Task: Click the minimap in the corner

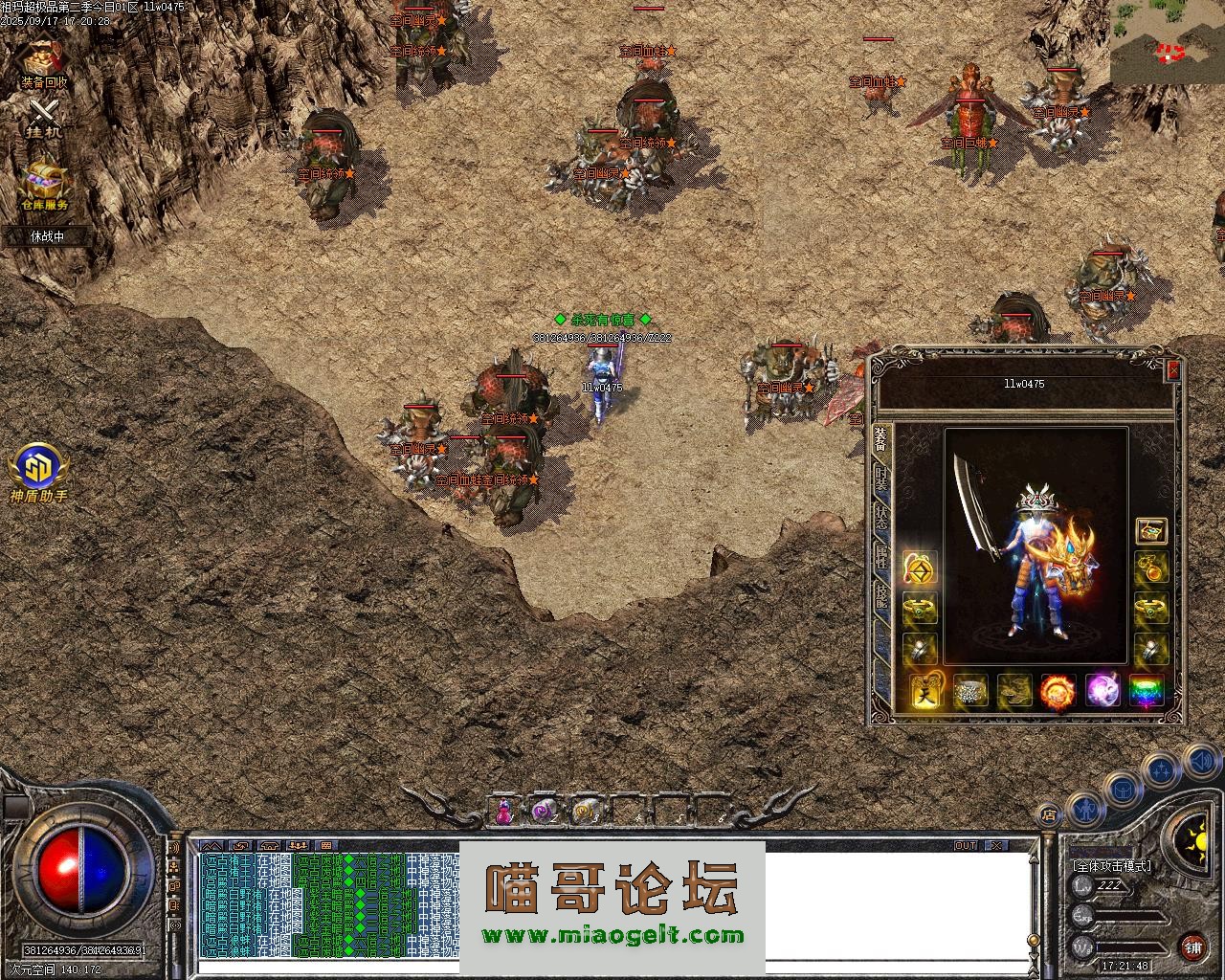Action: (1168, 43)
